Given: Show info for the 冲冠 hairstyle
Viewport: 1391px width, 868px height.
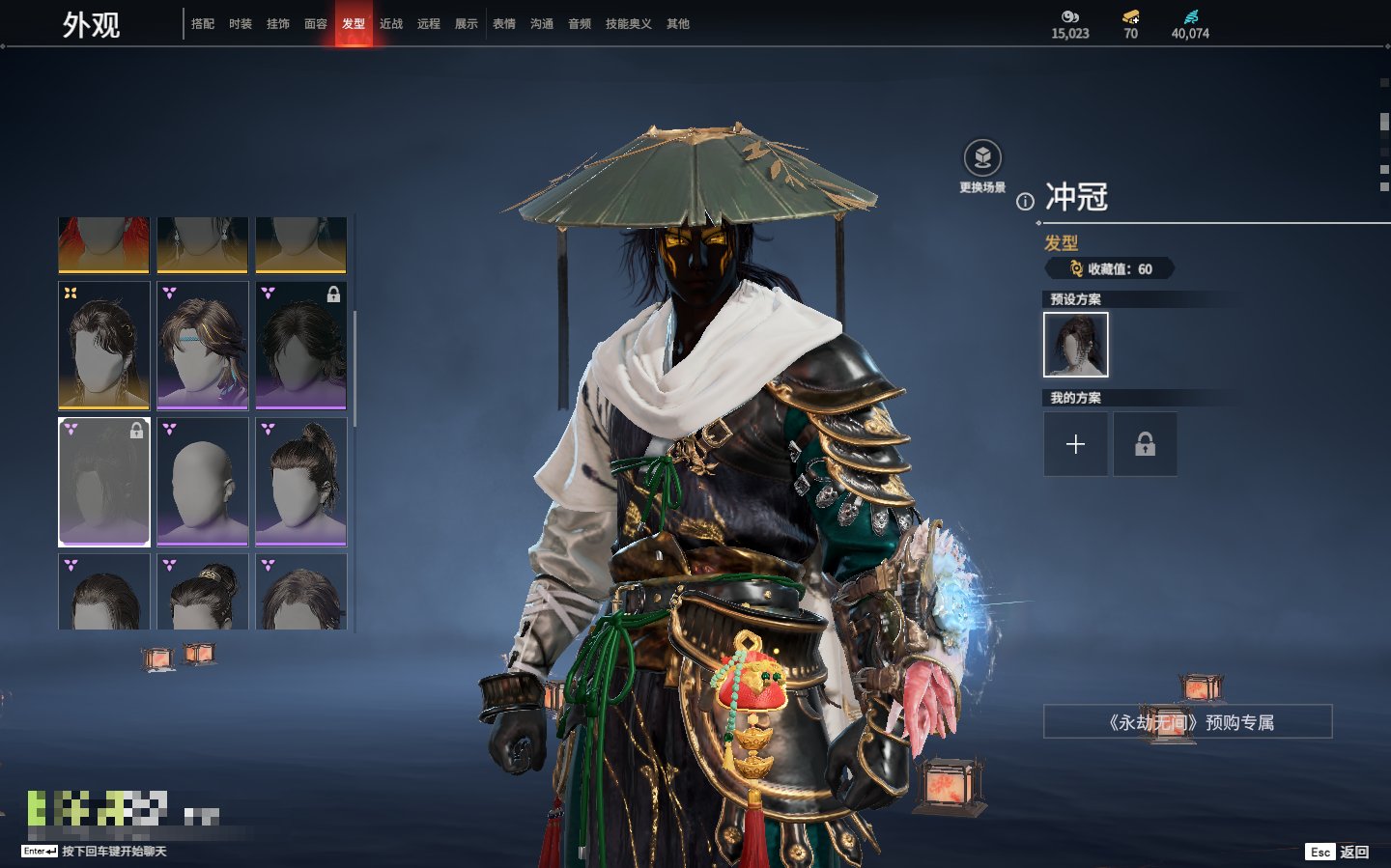Looking at the screenshot, I should (x=1025, y=202).
